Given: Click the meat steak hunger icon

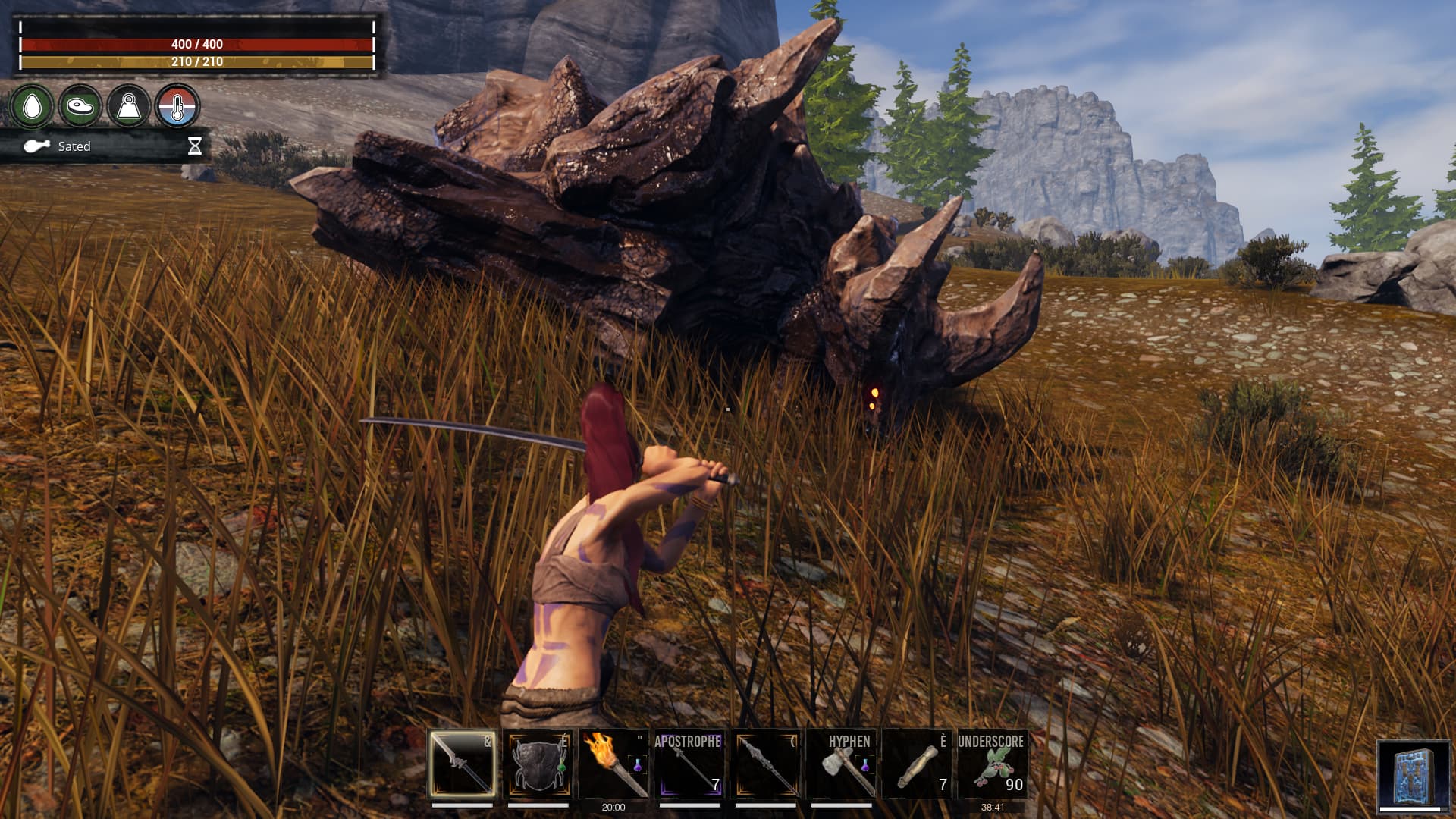Looking at the screenshot, I should [80, 107].
